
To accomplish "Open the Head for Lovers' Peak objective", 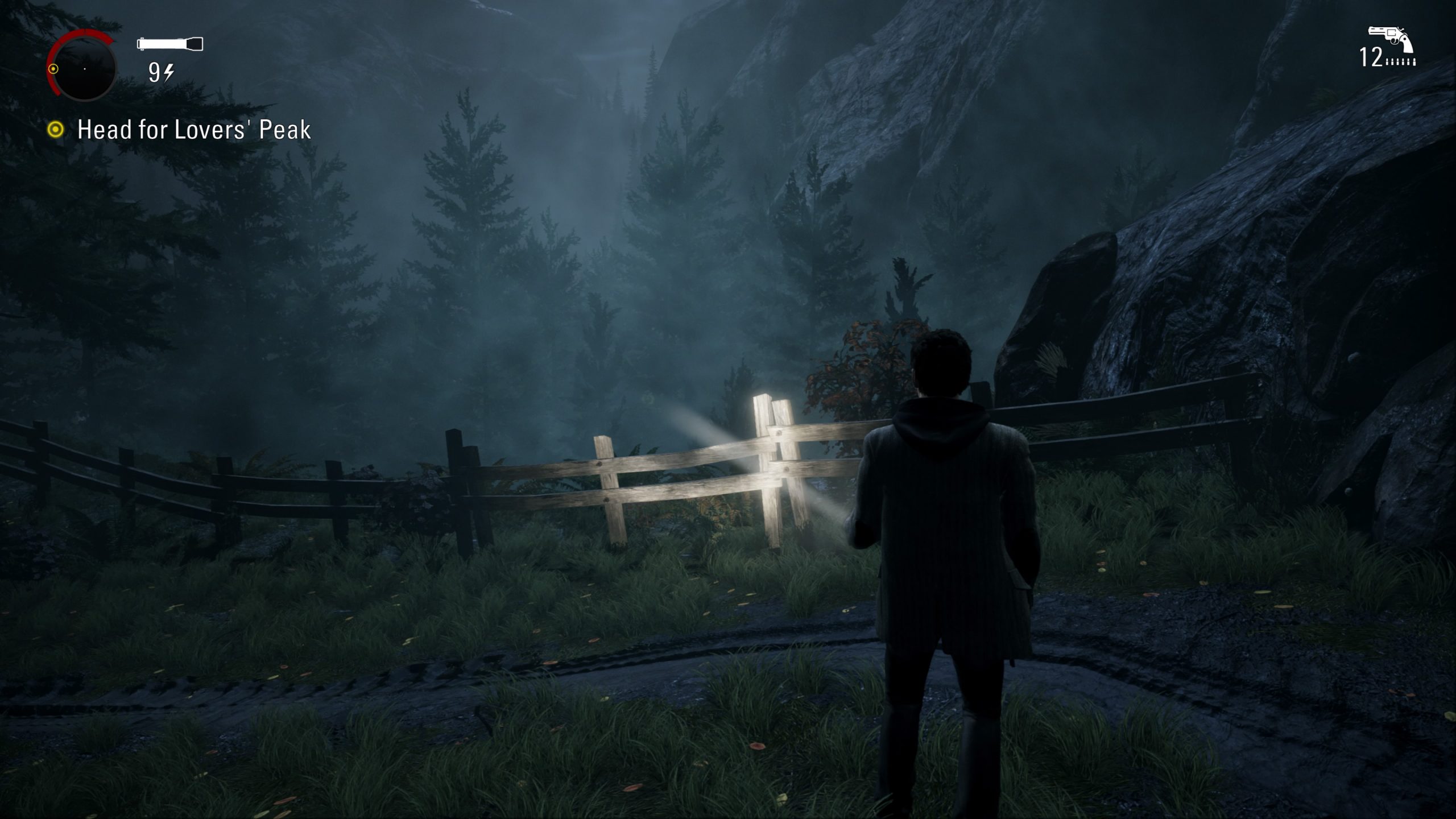I will pyautogui.click(x=193, y=130).
